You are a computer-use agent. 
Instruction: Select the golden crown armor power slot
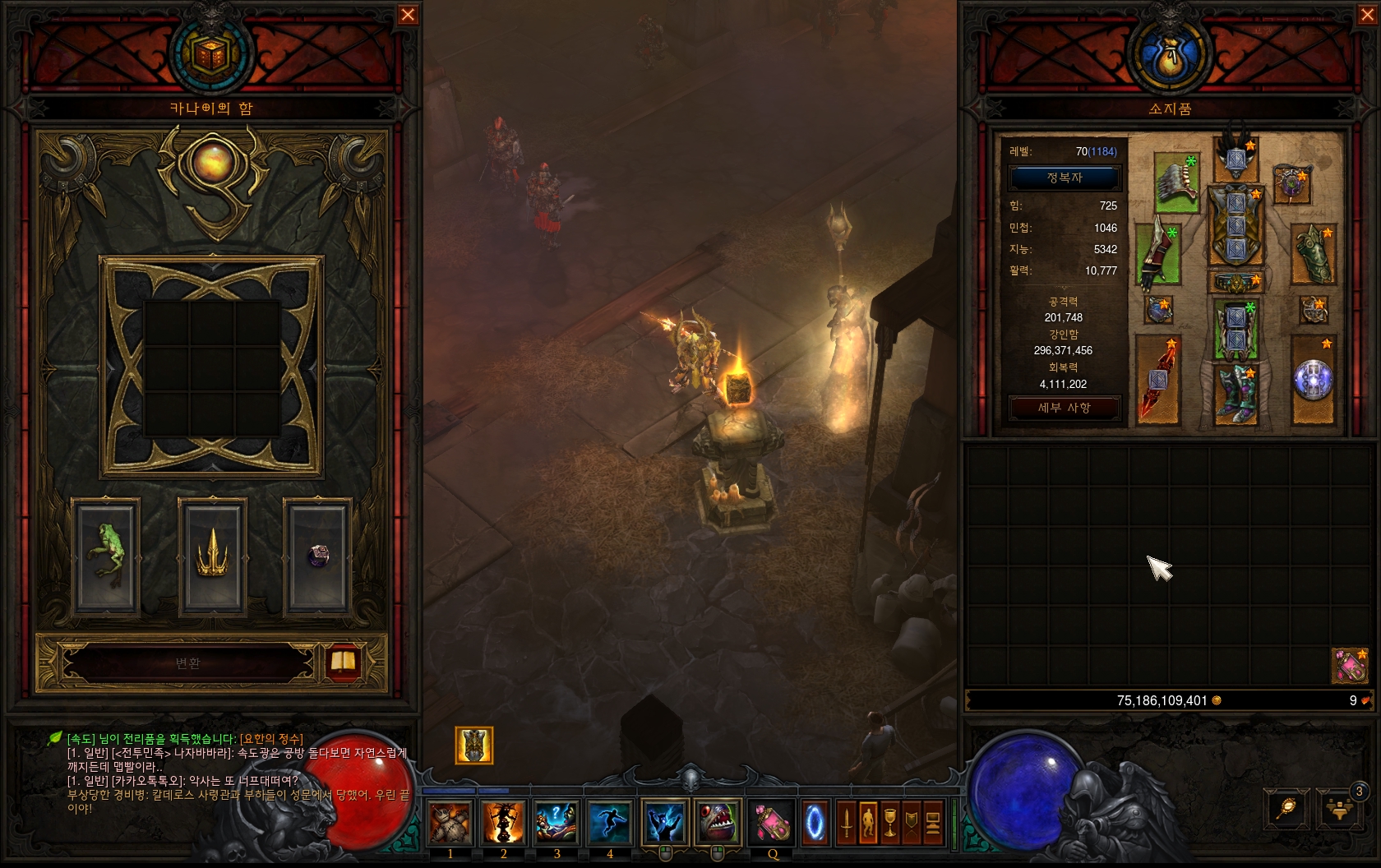(213, 556)
